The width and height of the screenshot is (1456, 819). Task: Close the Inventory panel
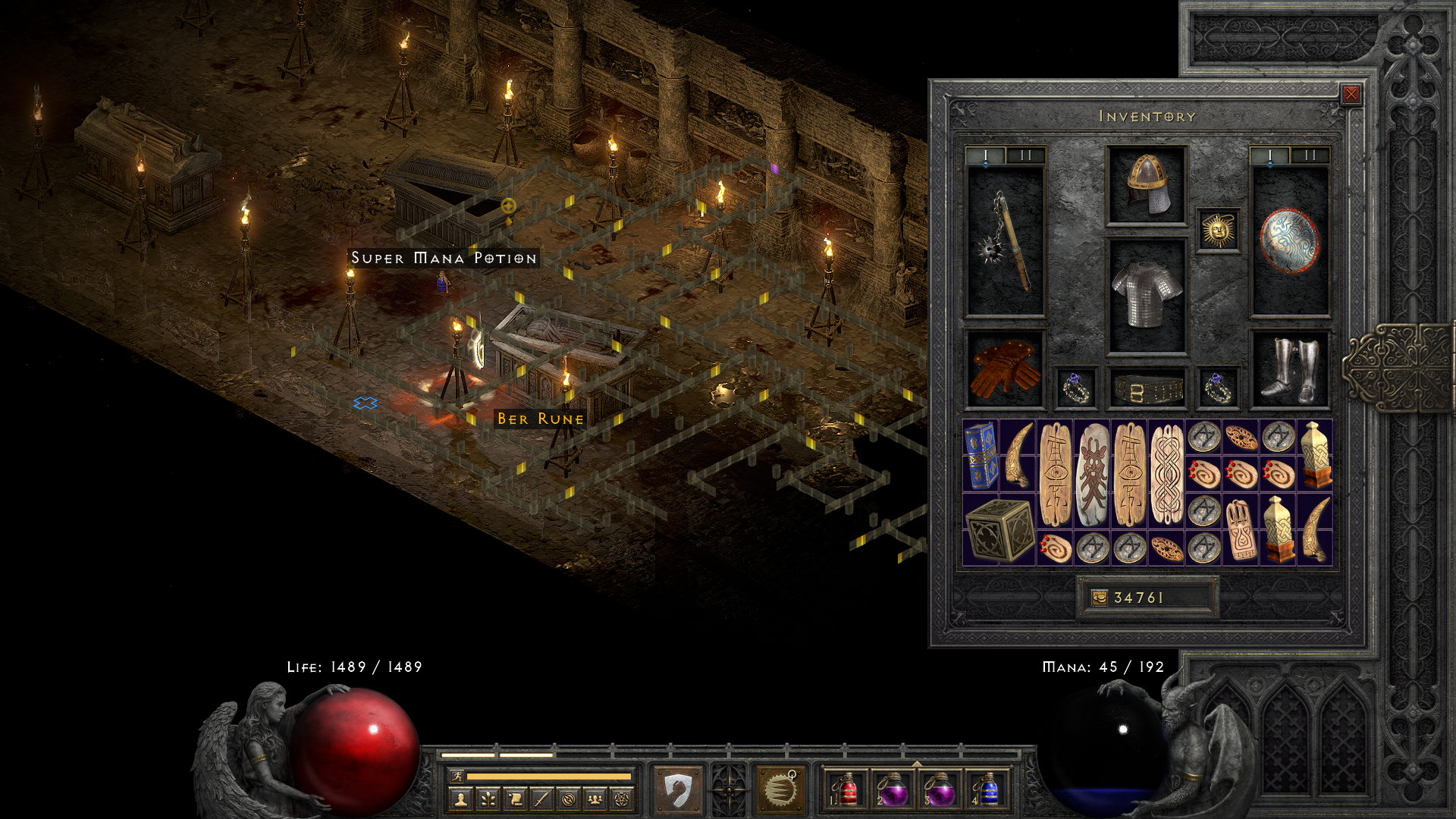click(x=1351, y=94)
